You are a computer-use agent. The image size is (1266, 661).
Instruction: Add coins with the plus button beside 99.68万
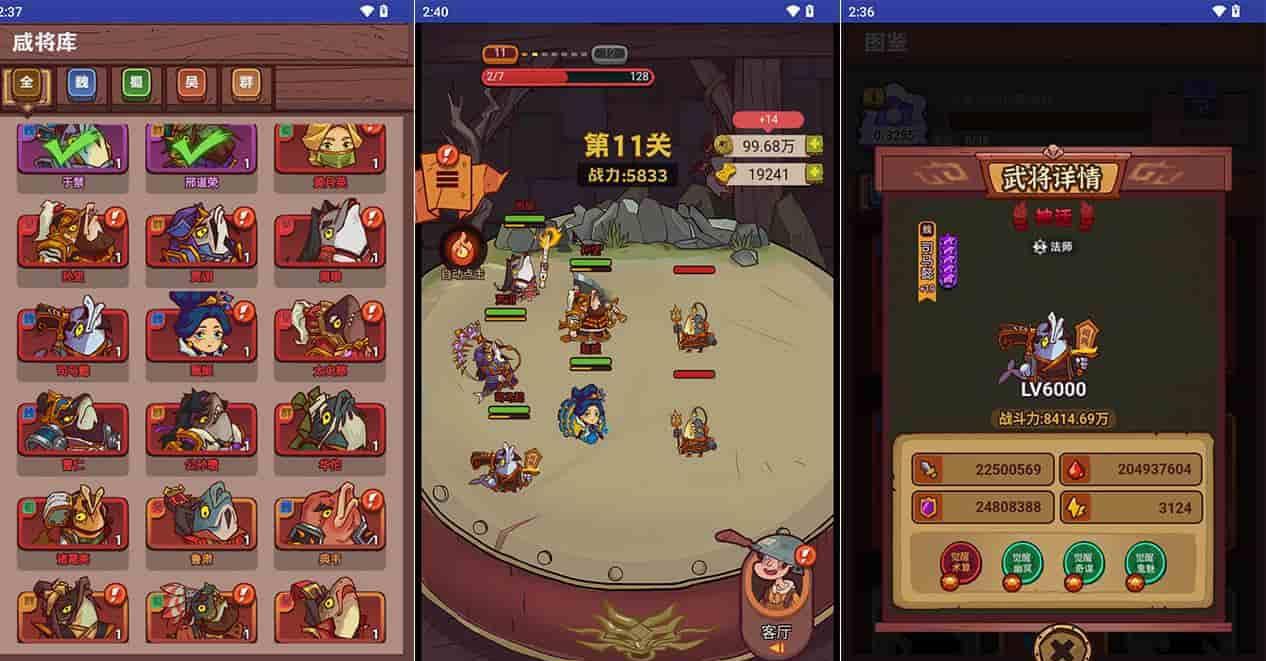tap(815, 146)
